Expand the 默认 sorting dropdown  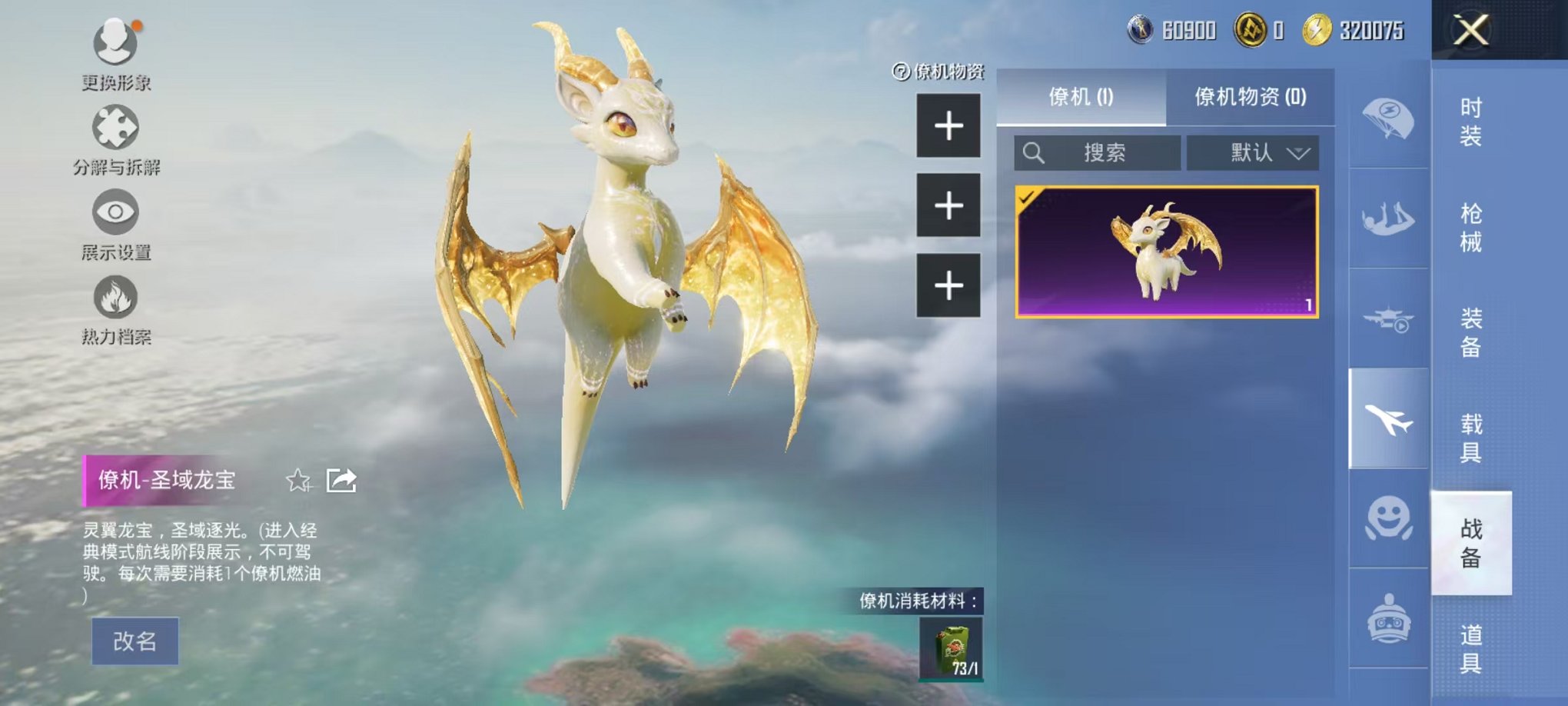(x=1253, y=152)
